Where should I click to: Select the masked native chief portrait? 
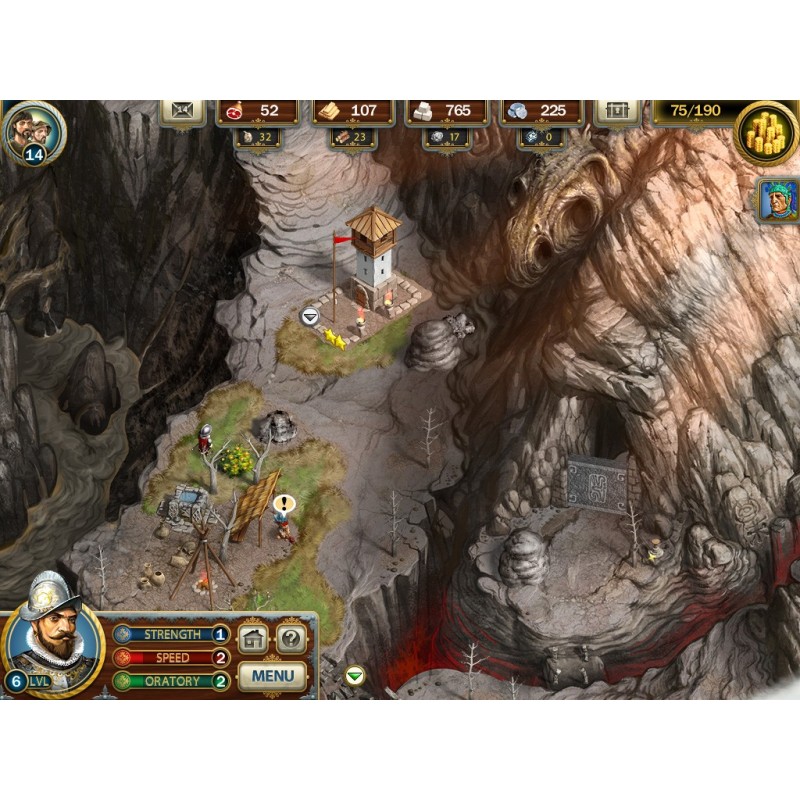pyautogui.click(x=777, y=200)
